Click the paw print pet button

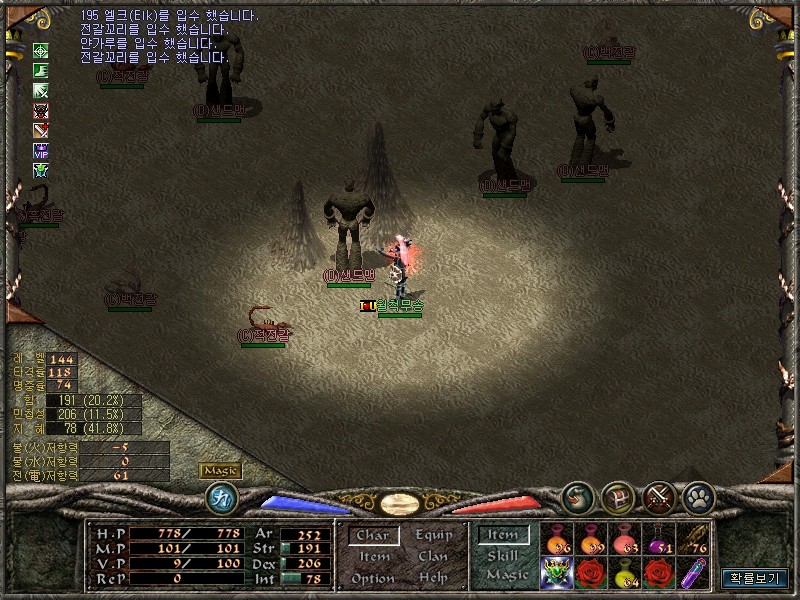698,497
